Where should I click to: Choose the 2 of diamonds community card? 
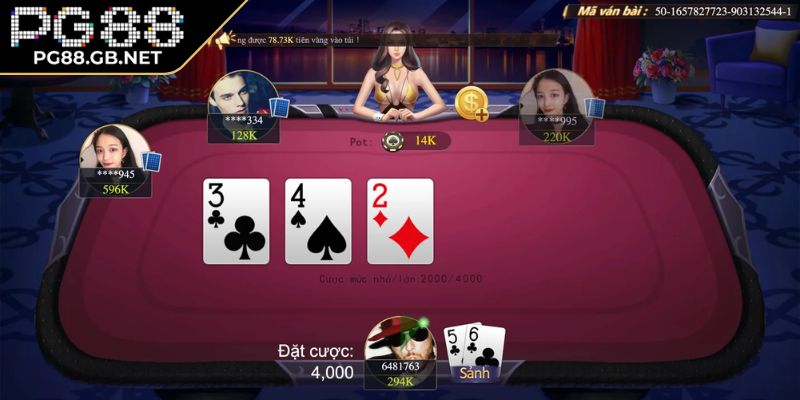(400, 221)
